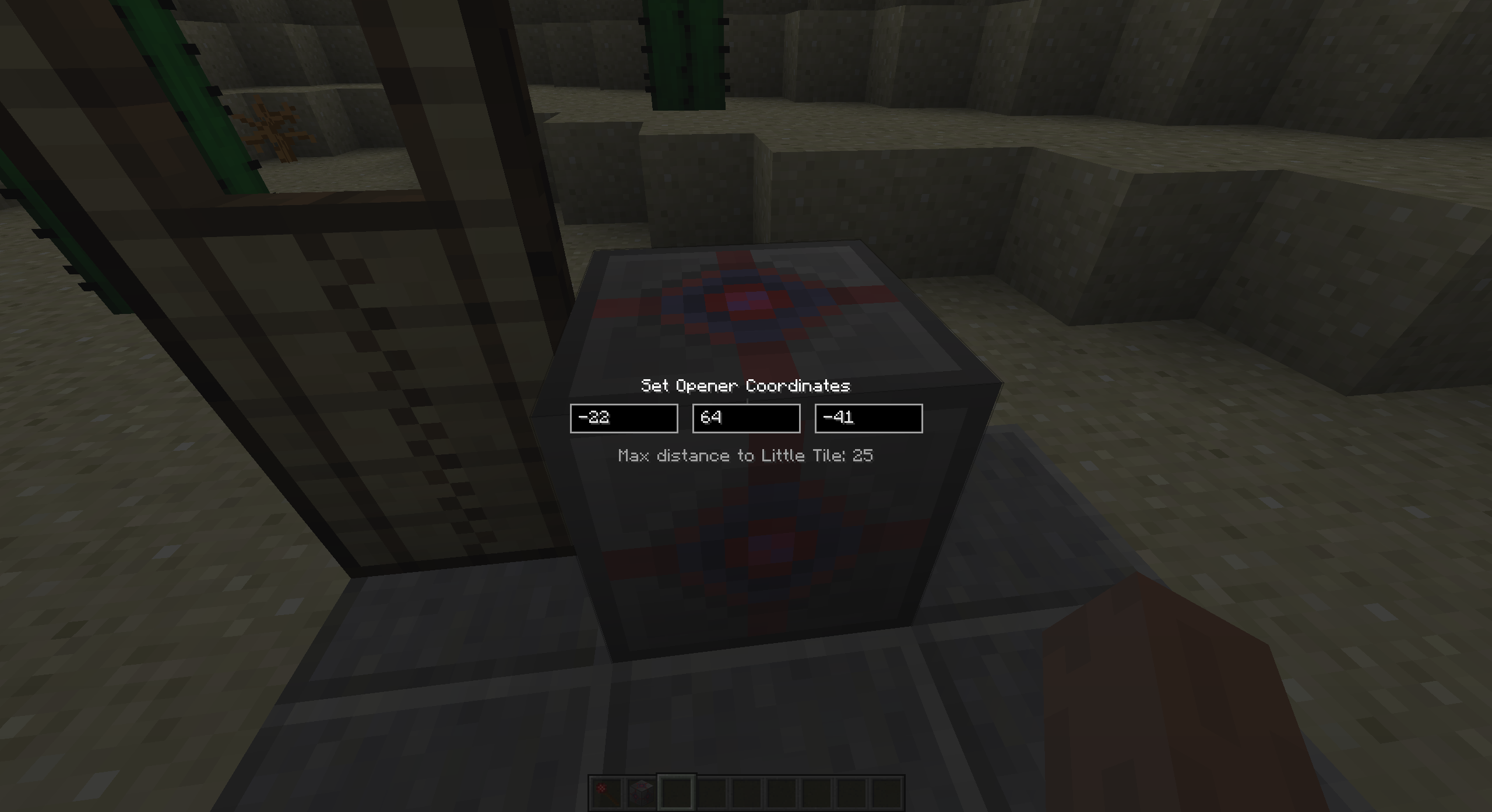Click the sixth hotbar slot
Image resolution: width=1492 pixels, height=812 pixels.
click(x=782, y=793)
